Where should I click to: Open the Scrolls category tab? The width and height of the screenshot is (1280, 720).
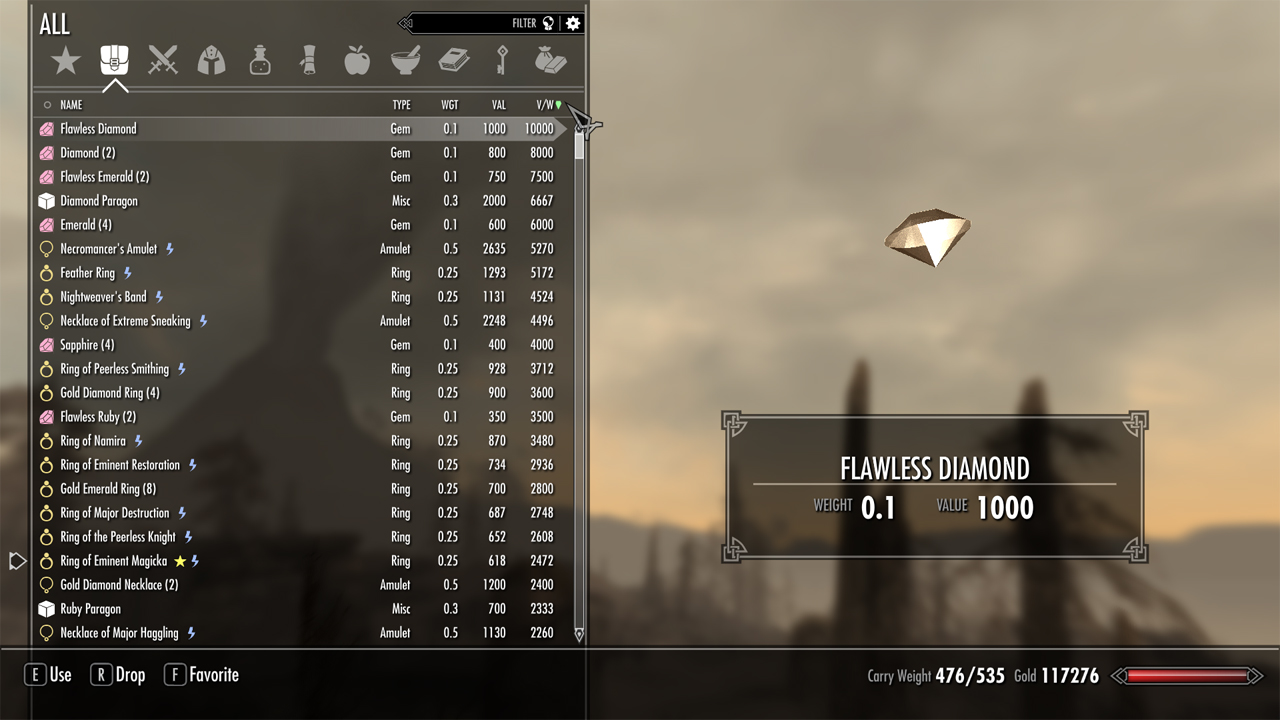(309, 61)
